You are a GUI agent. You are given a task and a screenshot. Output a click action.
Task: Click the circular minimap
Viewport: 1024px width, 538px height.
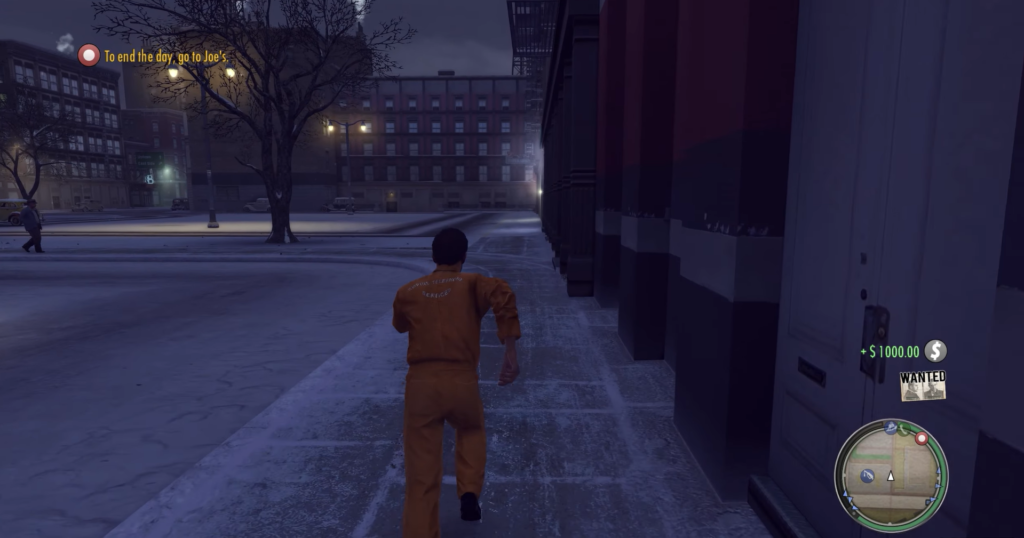(x=891, y=476)
